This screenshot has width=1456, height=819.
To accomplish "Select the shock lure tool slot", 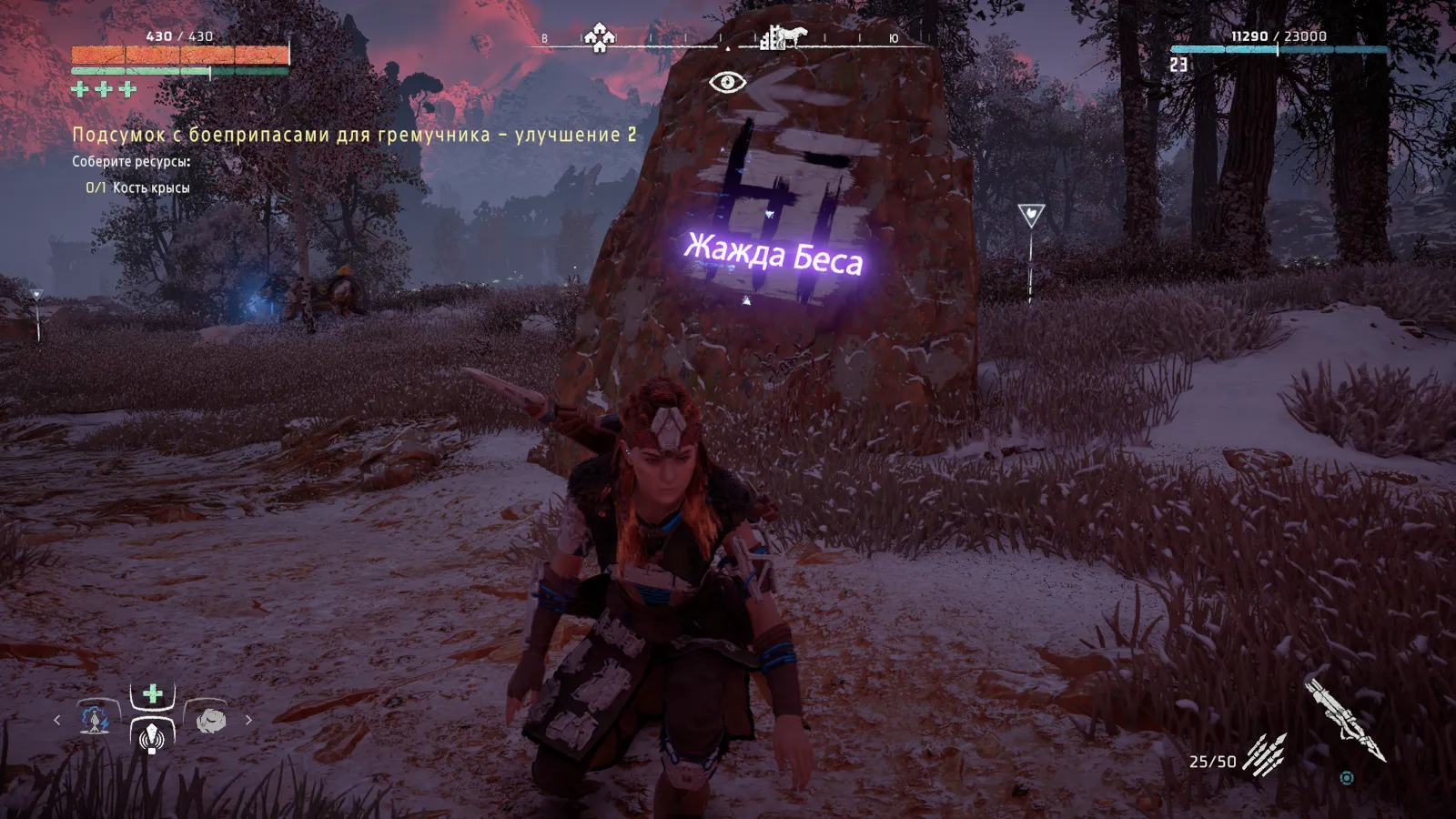I will [x=94, y=719].
